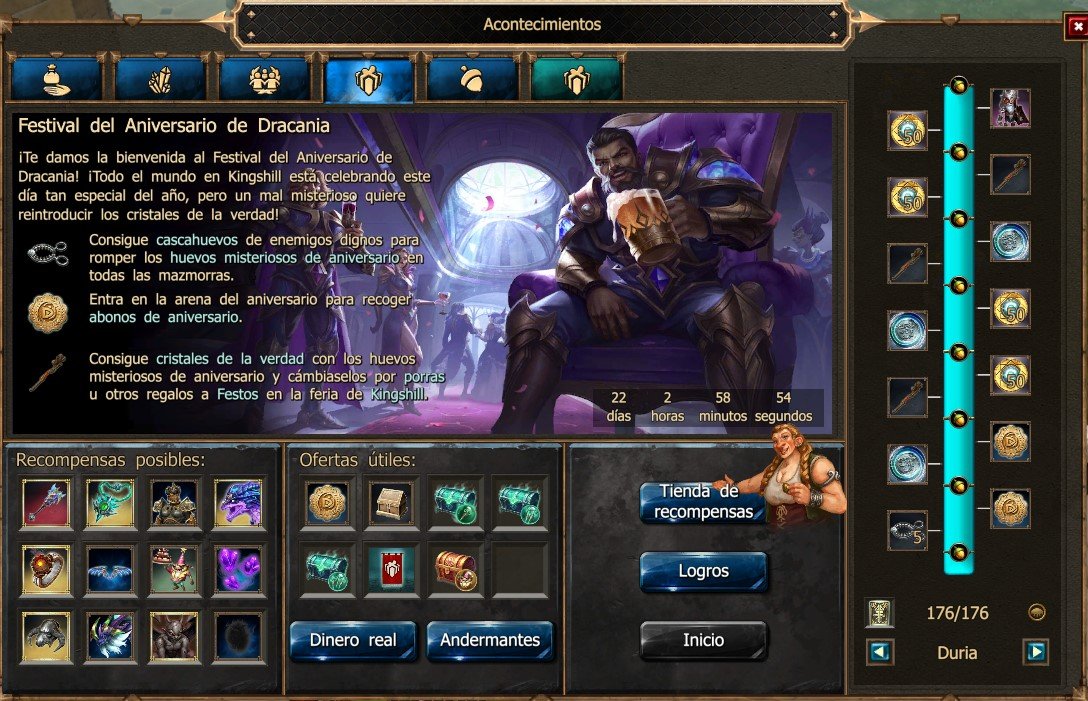Click the Inicio button
This screenshot has width=1088, height=701.
pos(703,640)
